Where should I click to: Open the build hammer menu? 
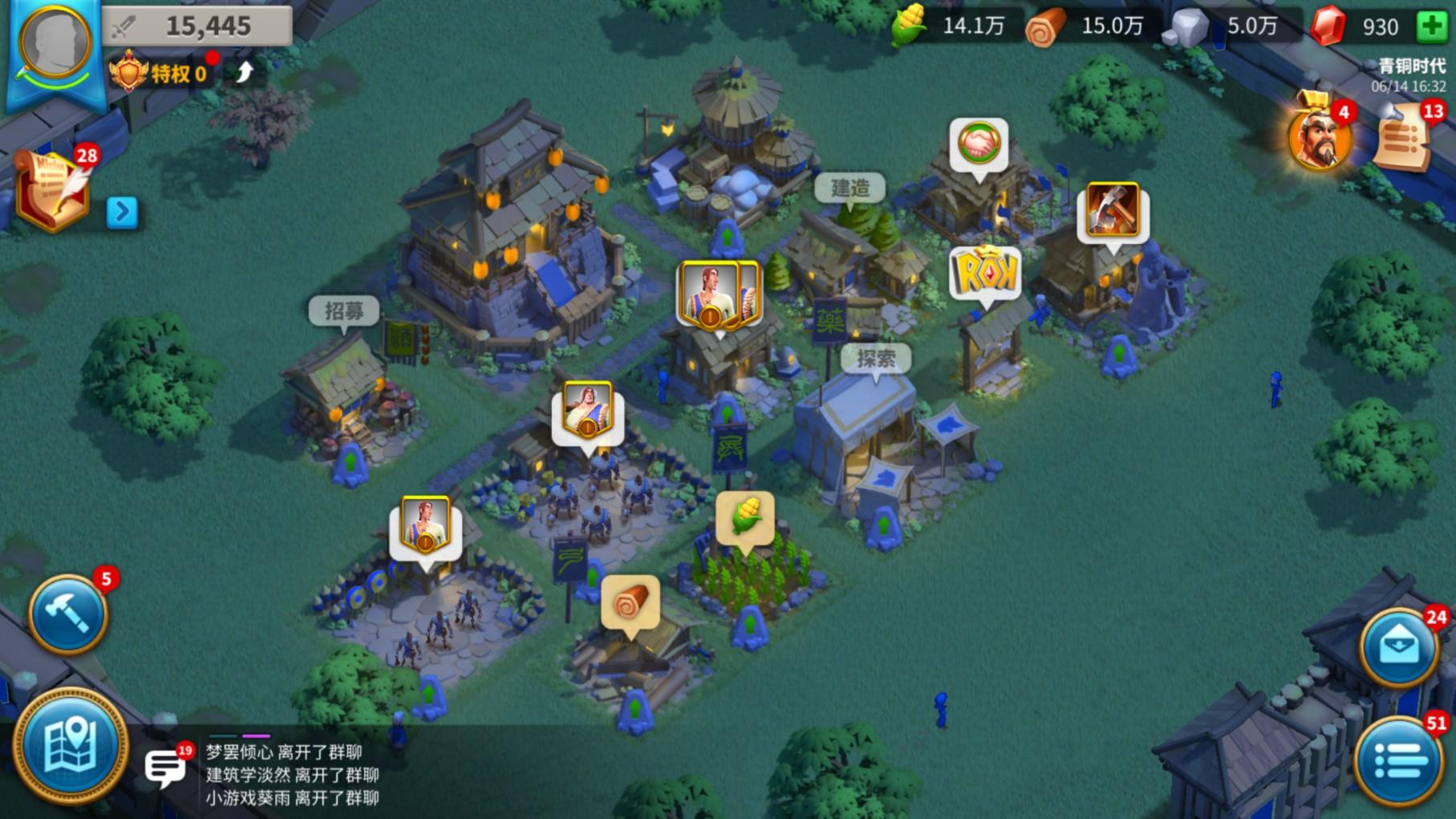click(67, 614)
